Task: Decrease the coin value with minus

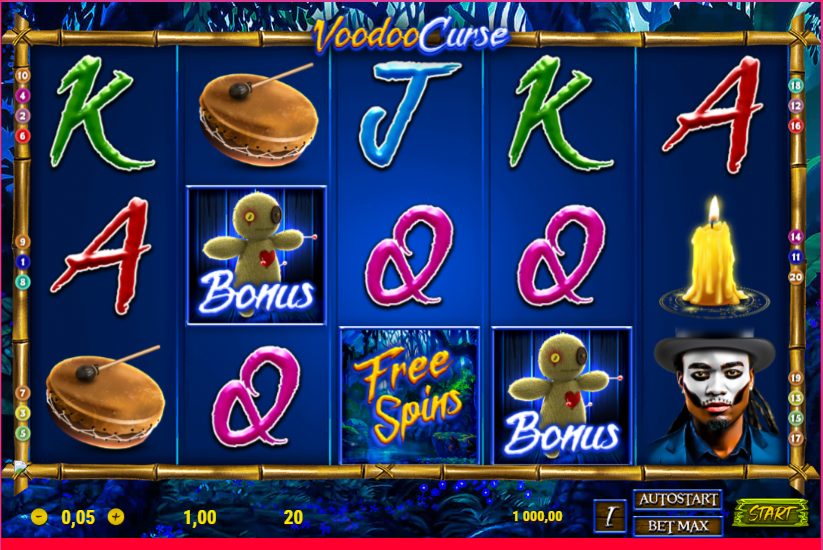Action: pyautogui.click(x=39, y=517)
